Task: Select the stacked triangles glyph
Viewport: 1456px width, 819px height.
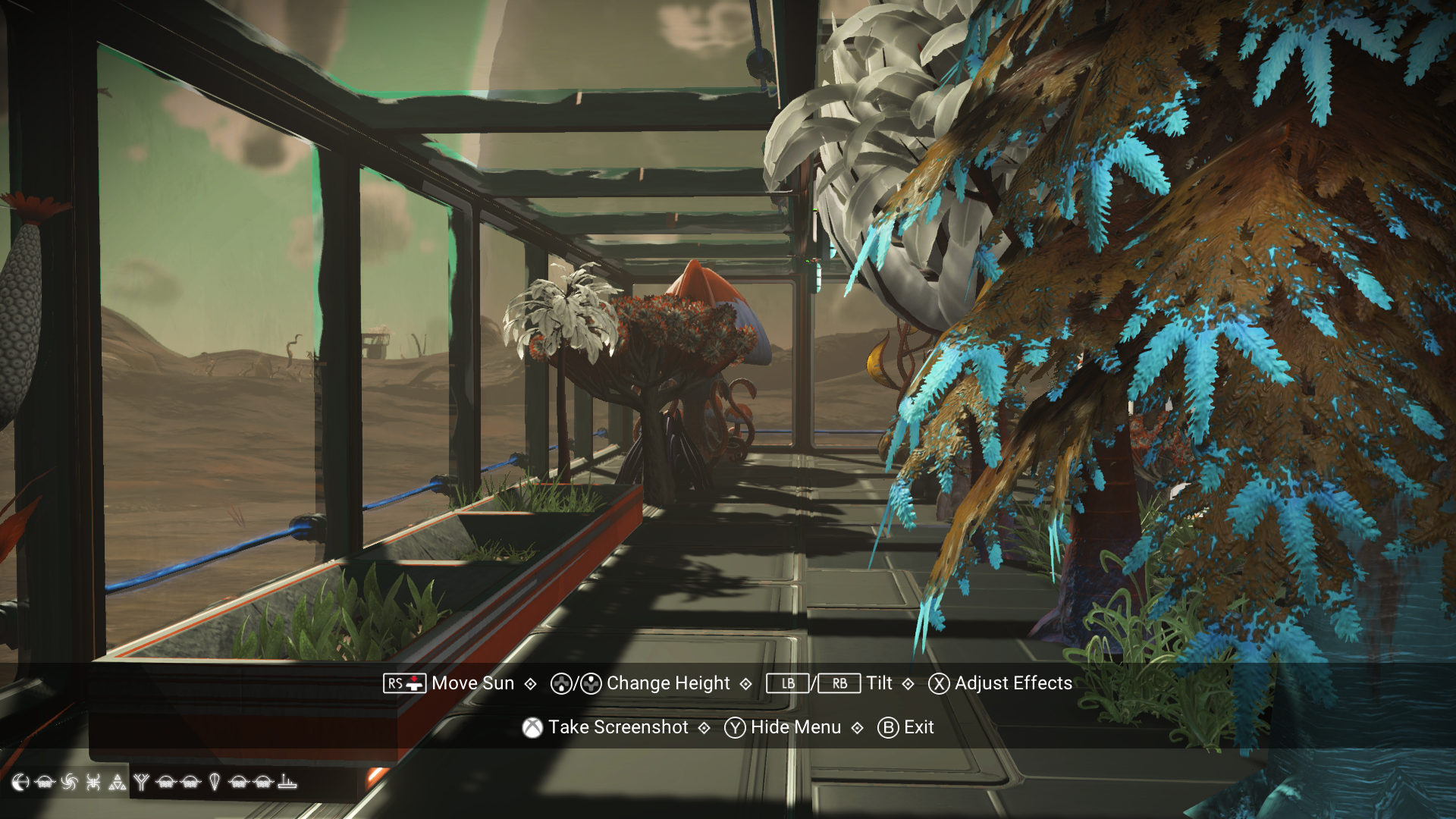Action: [117, 783]
